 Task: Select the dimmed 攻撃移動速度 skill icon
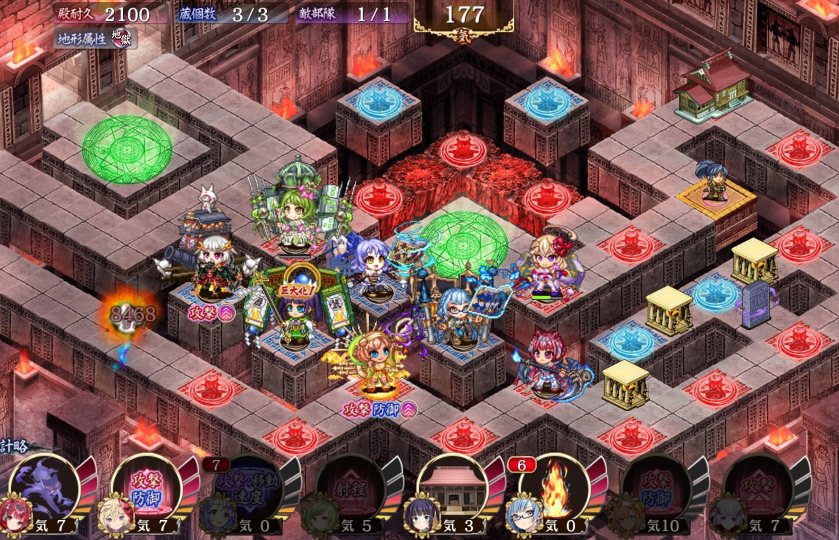click(245, 487)
